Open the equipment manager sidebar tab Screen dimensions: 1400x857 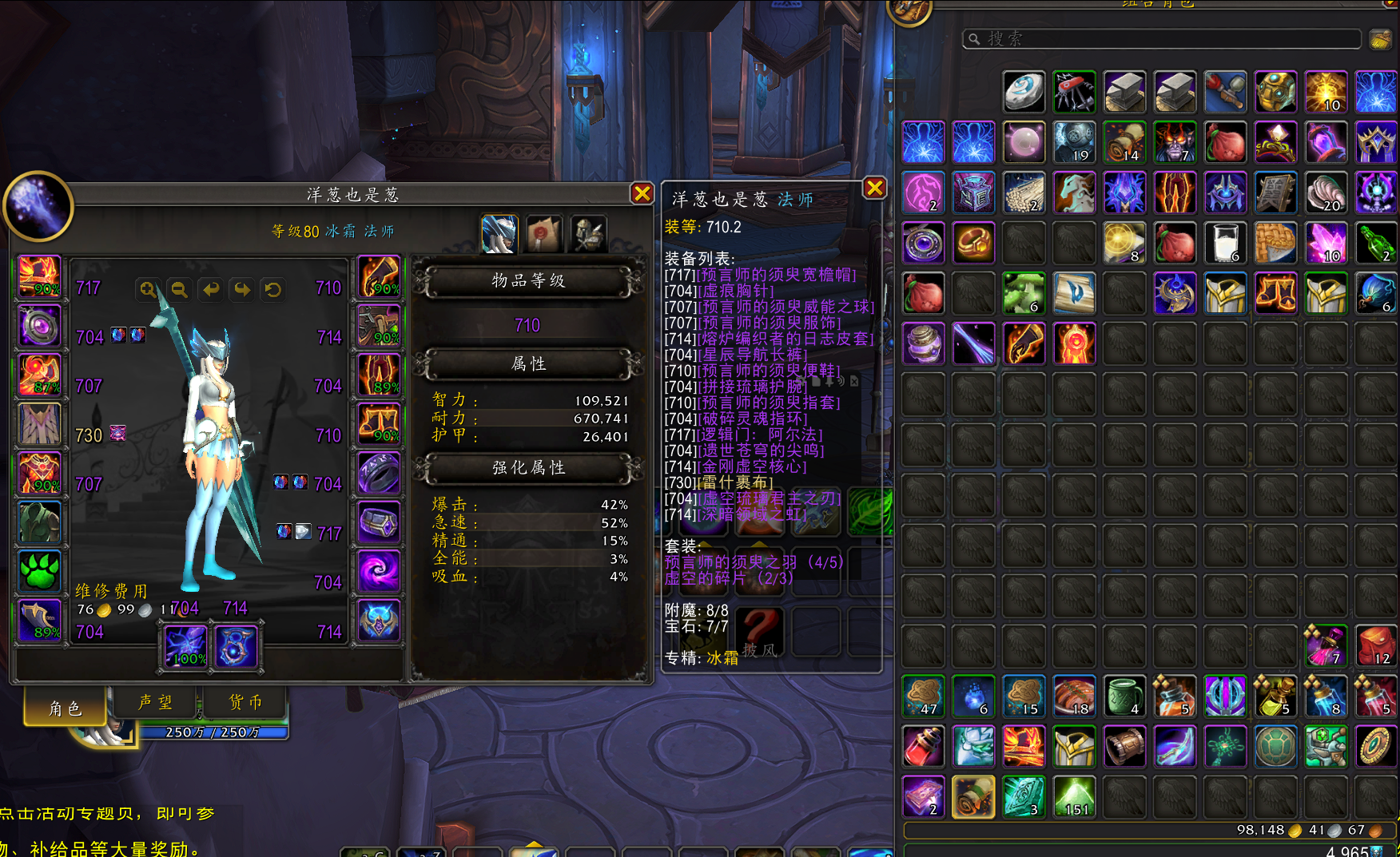click(x=589, y=234)
